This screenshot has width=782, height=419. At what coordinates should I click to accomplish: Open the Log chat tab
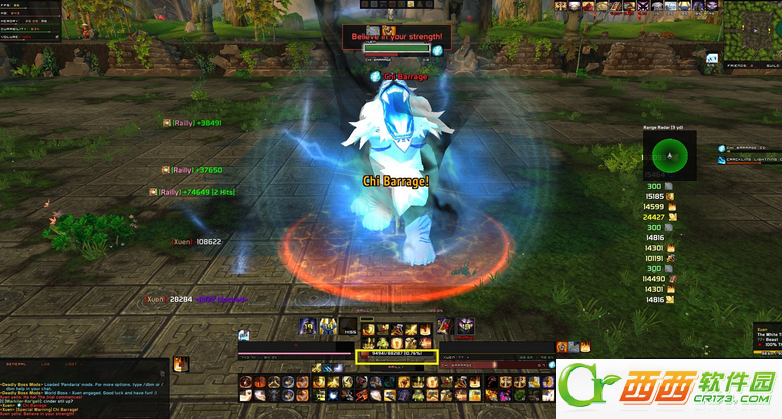pos(44,366)
